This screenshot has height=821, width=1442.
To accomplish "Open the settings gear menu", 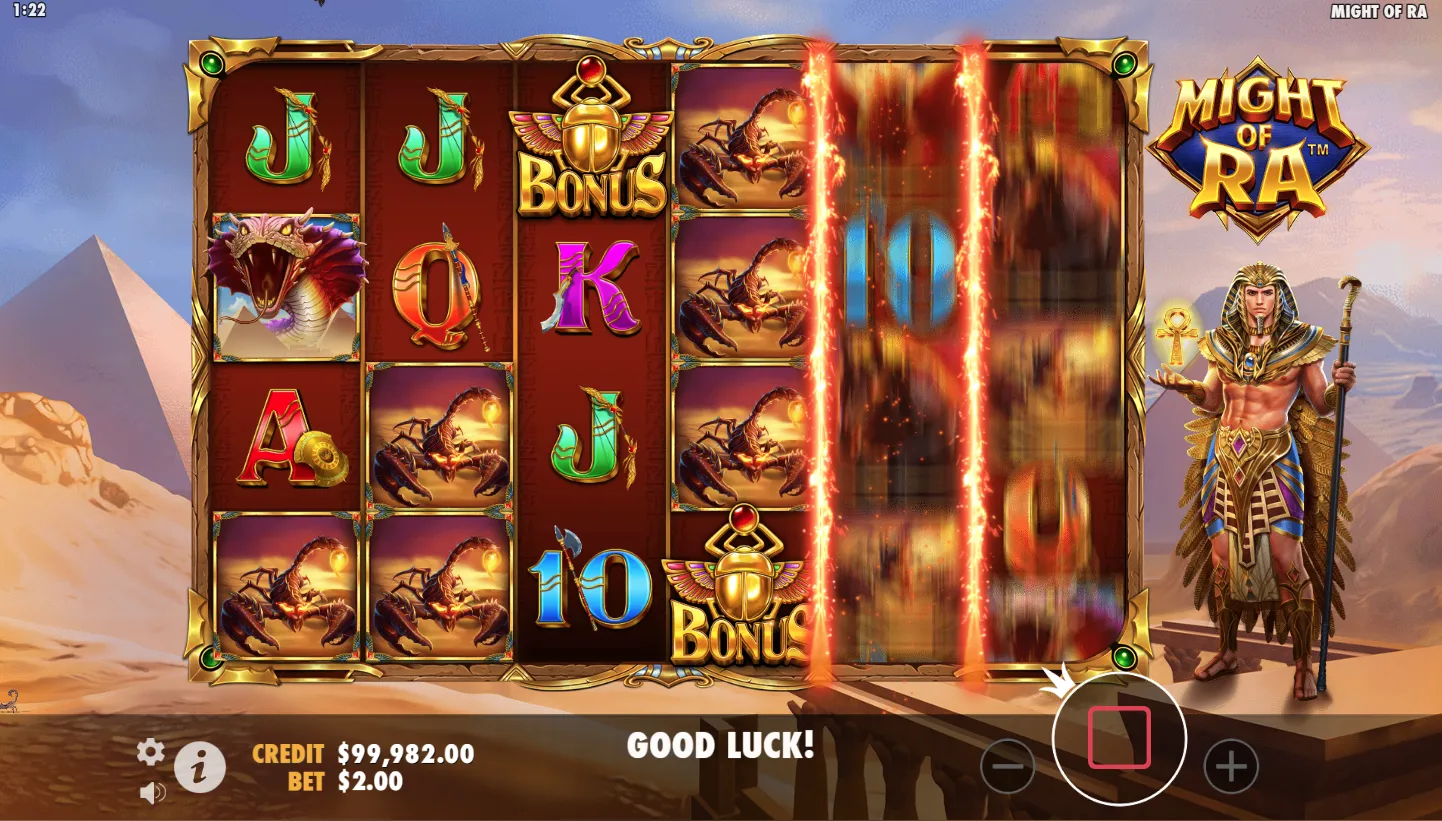I will pyautogui.click(x=150, y=751).
